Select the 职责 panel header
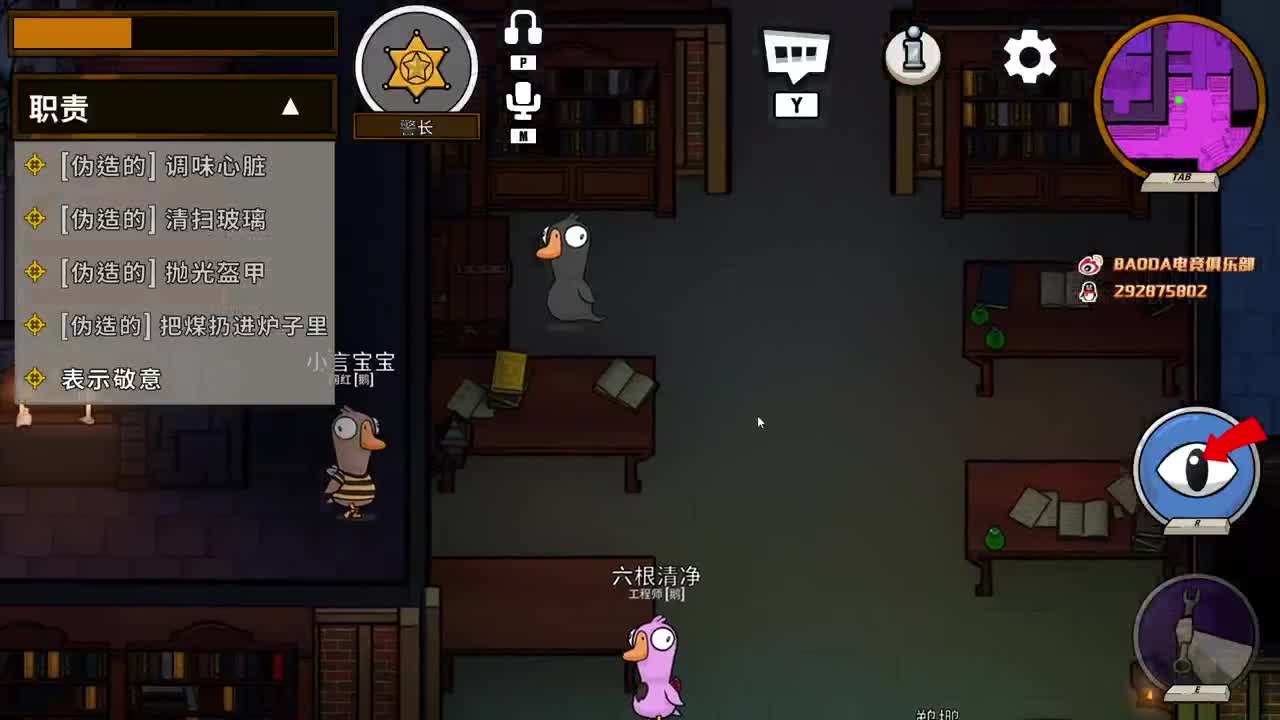Image resolution: width=1280 pixels, height=720 pixels. [x=60, y=108]
